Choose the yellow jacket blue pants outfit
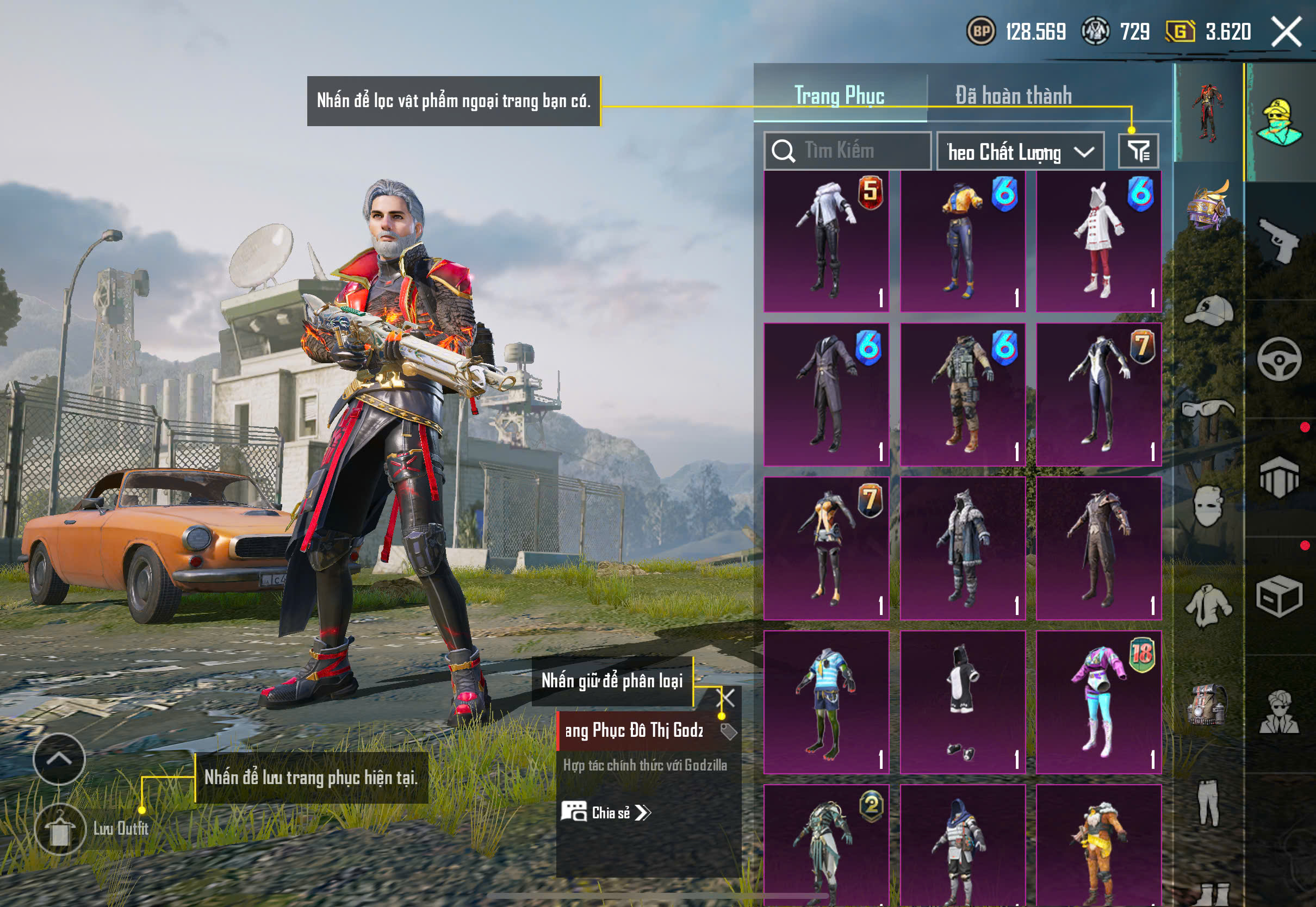This screenshot has width=1316, height=907. 963,241
